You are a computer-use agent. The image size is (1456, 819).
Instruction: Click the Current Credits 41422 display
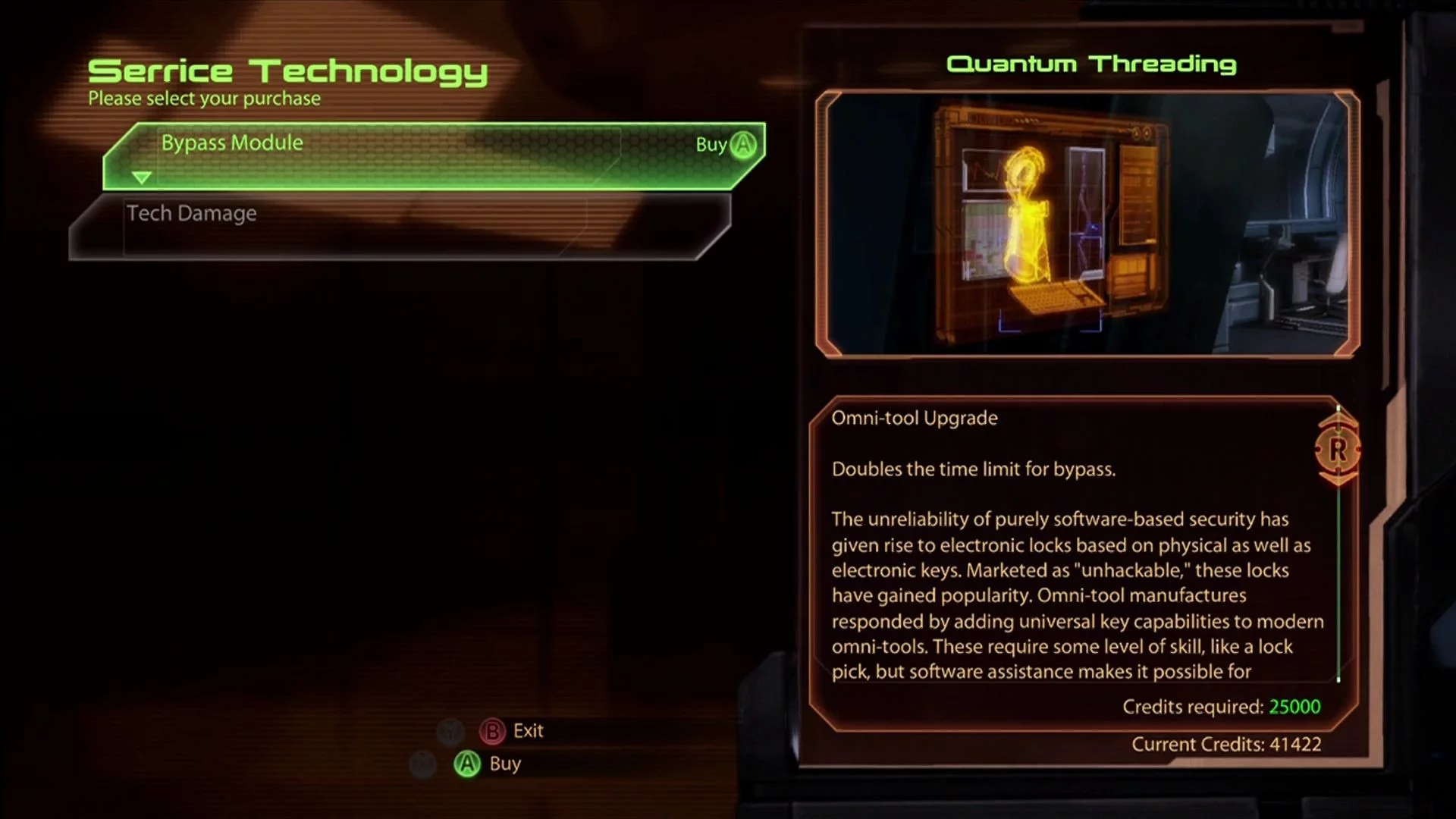[x=1227, y=744]
